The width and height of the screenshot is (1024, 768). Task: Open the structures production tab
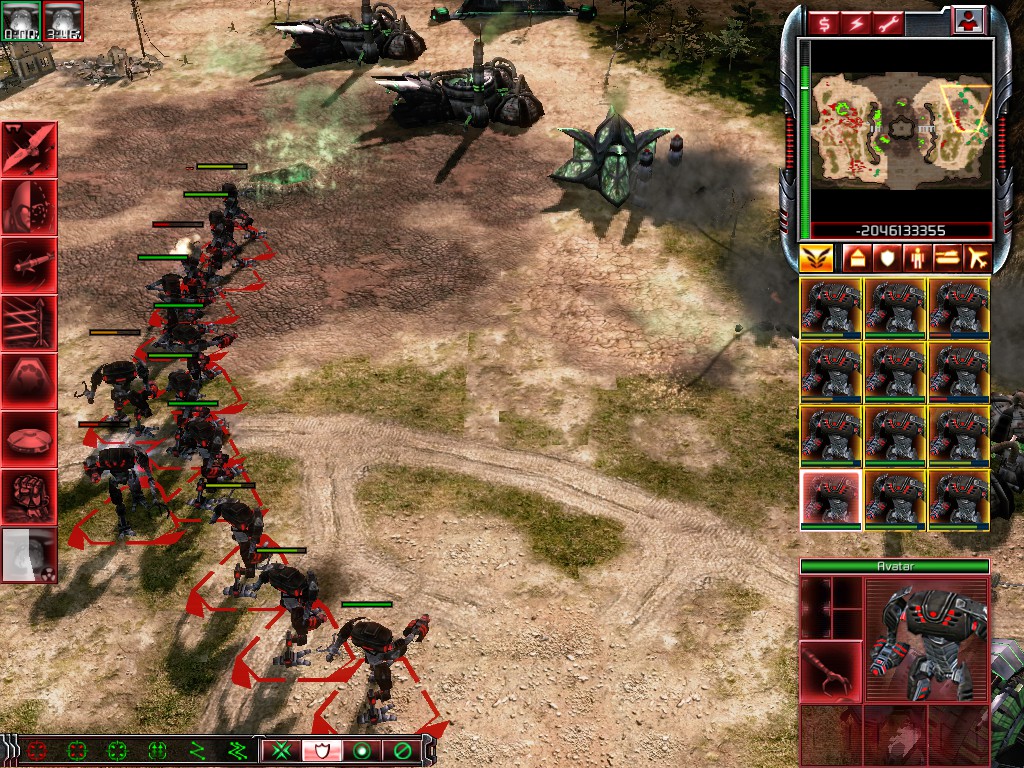(856, 258)
